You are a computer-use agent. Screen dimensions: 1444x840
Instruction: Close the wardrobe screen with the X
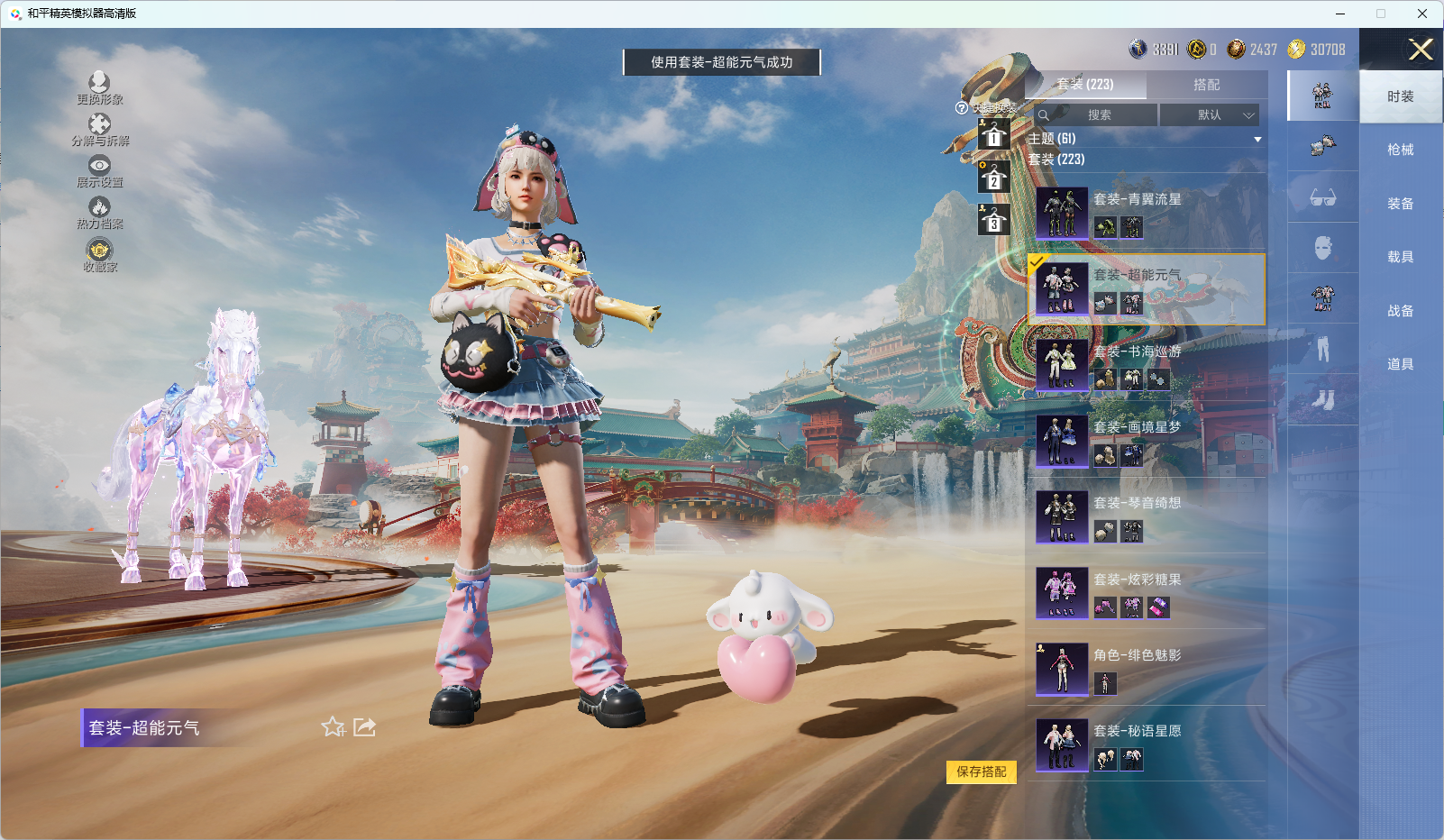click(x=1421, y=50)
